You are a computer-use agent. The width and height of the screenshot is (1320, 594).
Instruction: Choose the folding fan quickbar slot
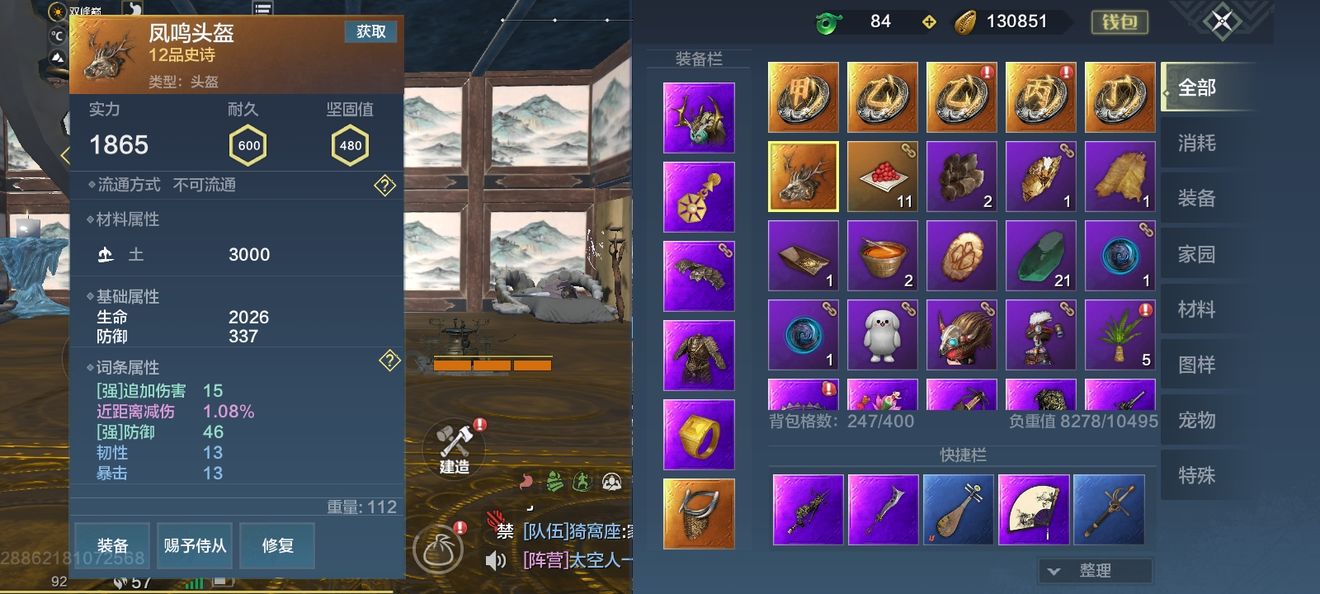pyautogui.click(x=1033, y=510)
